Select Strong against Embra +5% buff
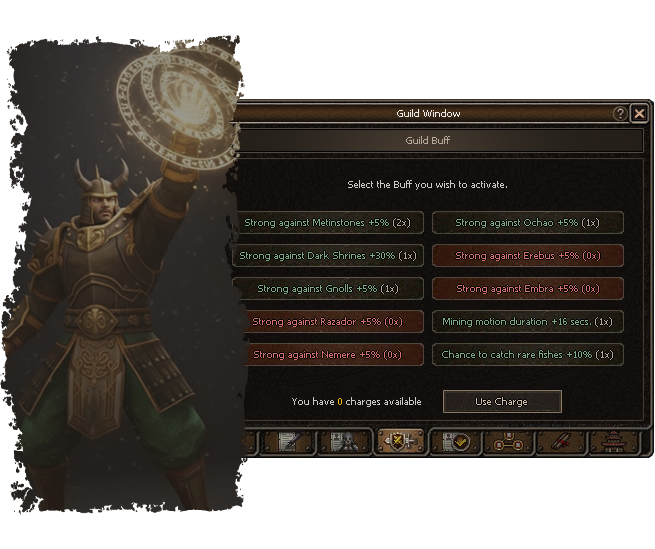Screen dimensions: 655x549 (527, 289)
